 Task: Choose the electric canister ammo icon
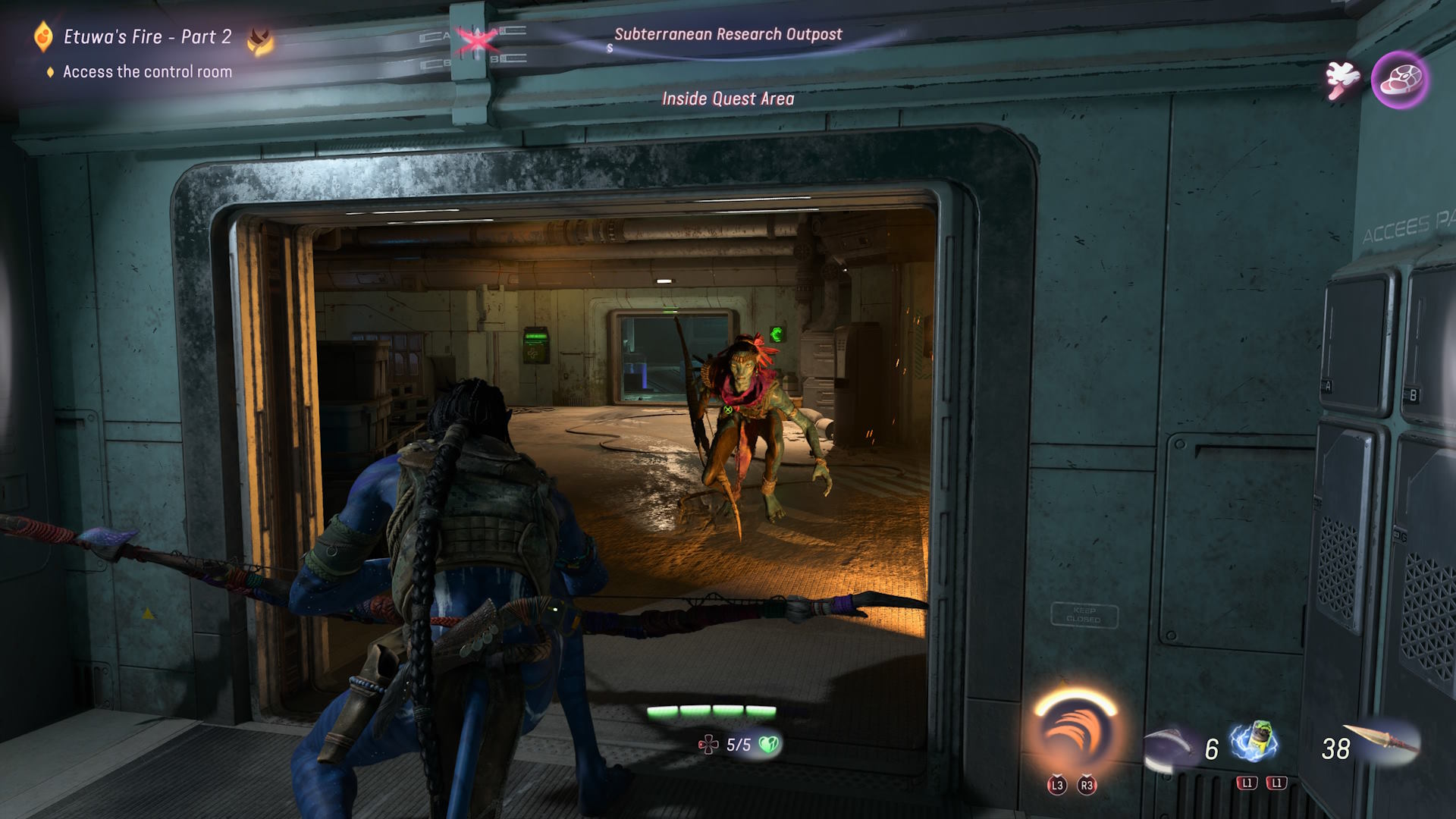pyautogui.click(x=1255, y=740)
